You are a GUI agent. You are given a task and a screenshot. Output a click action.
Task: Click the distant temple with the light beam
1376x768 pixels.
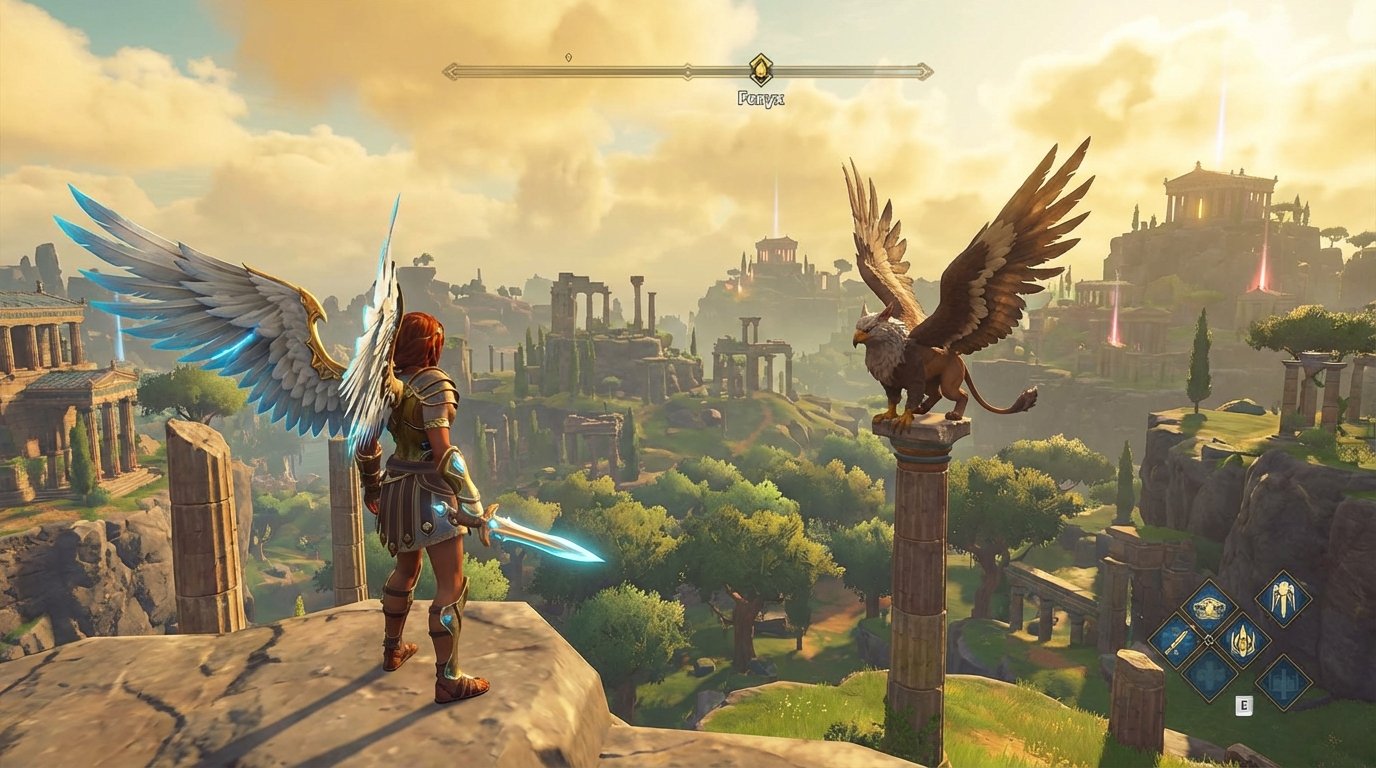click(775, 250)
